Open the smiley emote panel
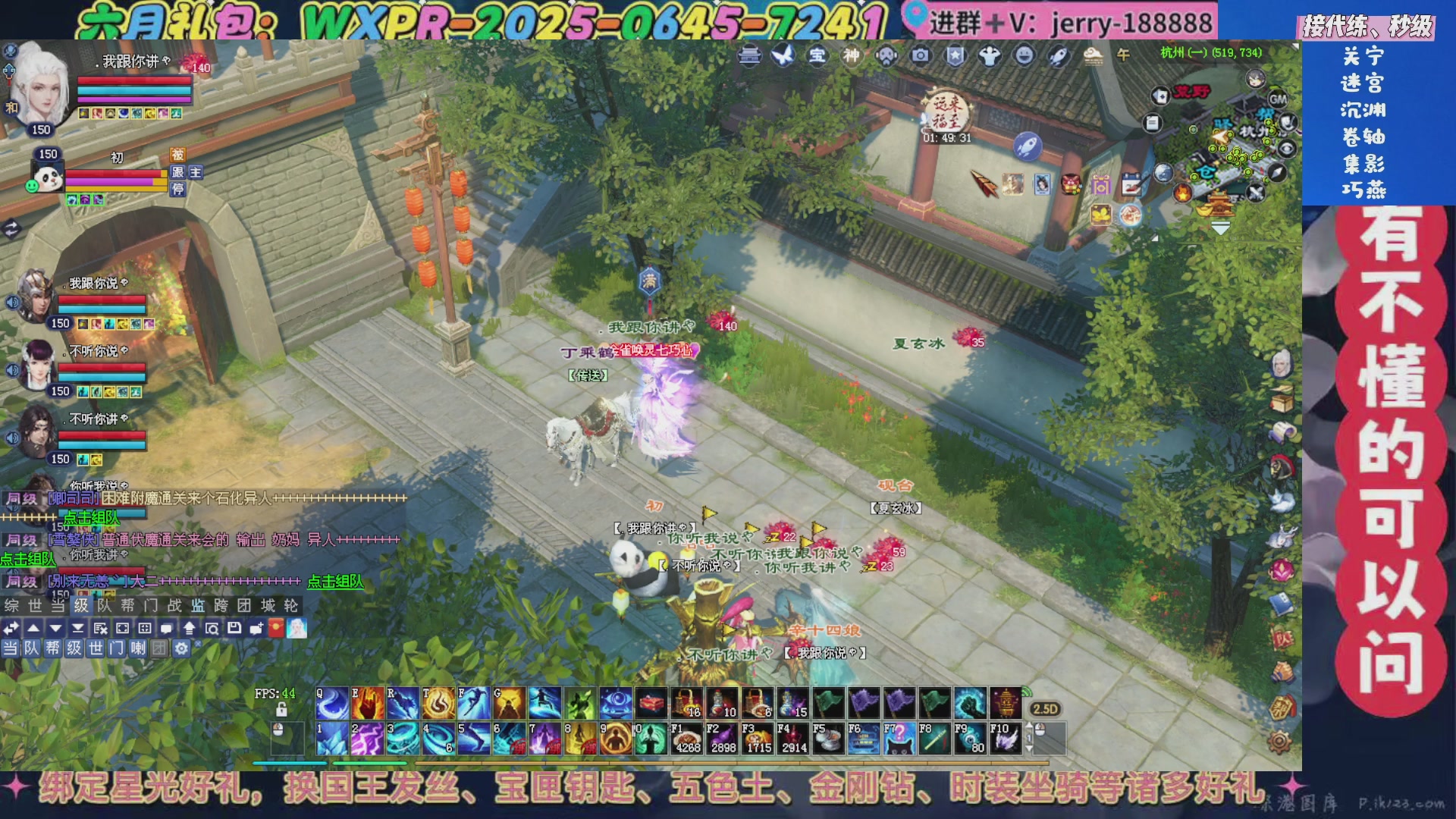This screenshot has width=1456, height=819. click(x=1024, y=57)
